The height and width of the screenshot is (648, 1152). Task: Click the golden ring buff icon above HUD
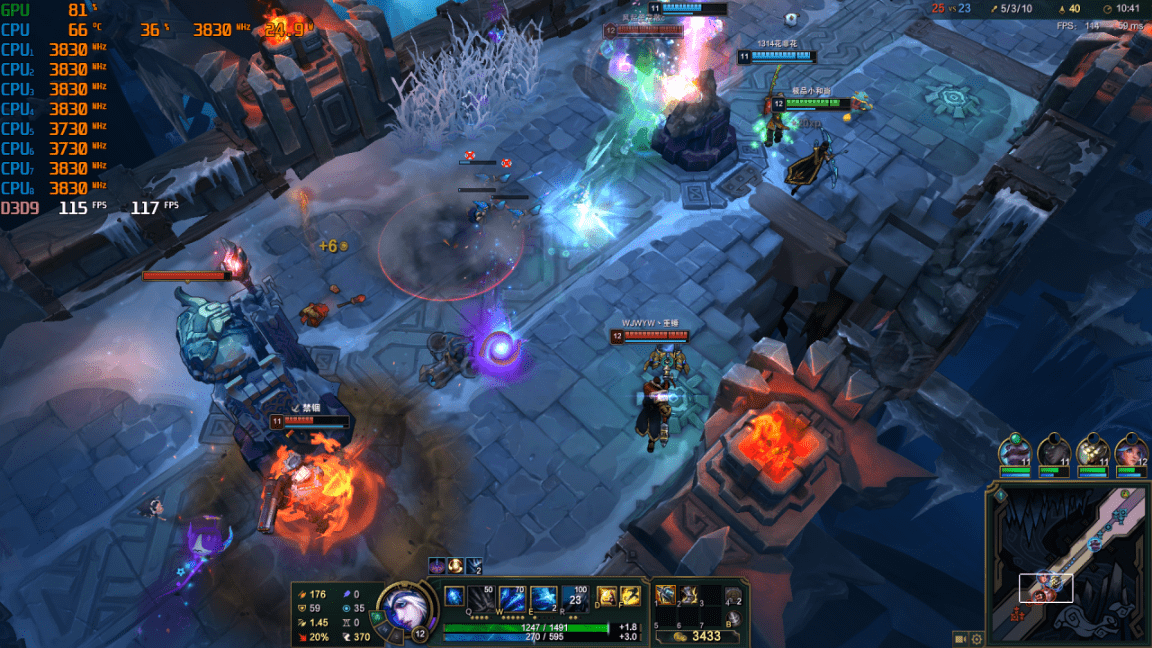[x=455, y=565]
